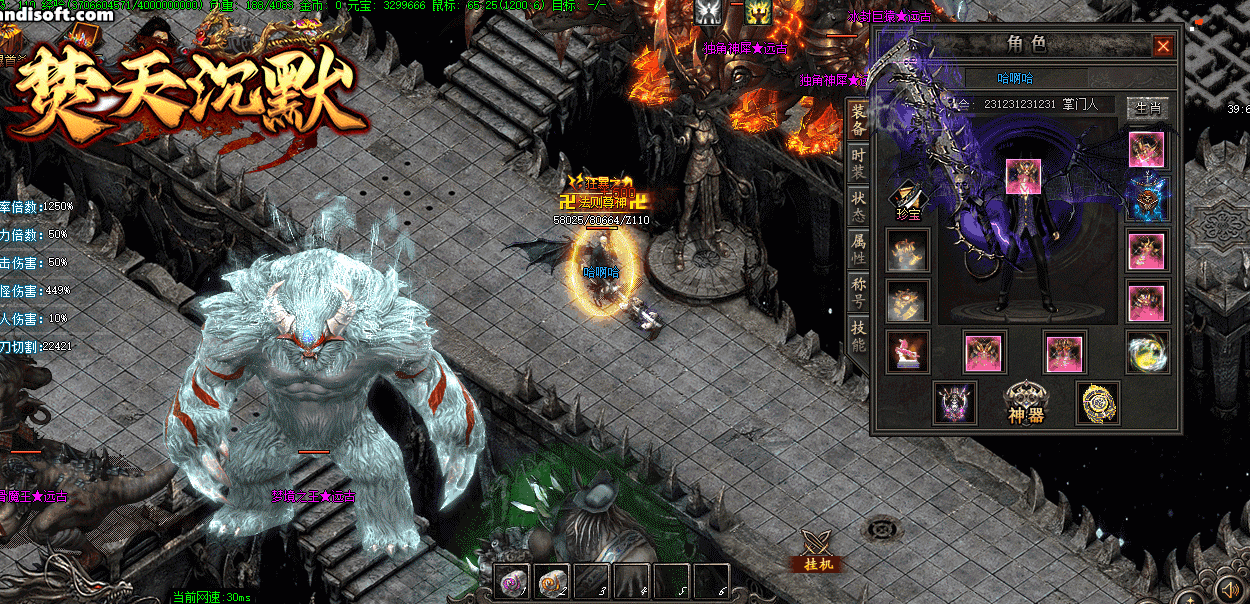Click the 生肖 zodiac button

tap(1147, 107)
